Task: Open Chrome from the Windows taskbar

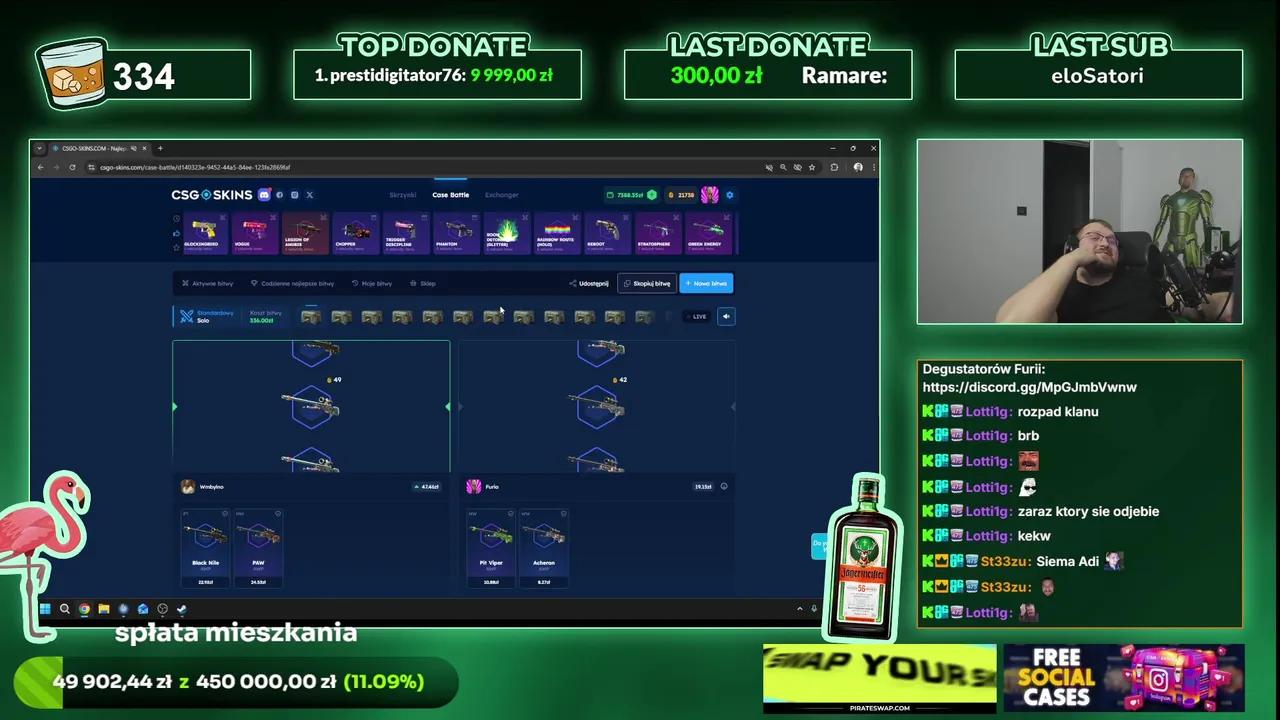Action: [x=84, y=608]
